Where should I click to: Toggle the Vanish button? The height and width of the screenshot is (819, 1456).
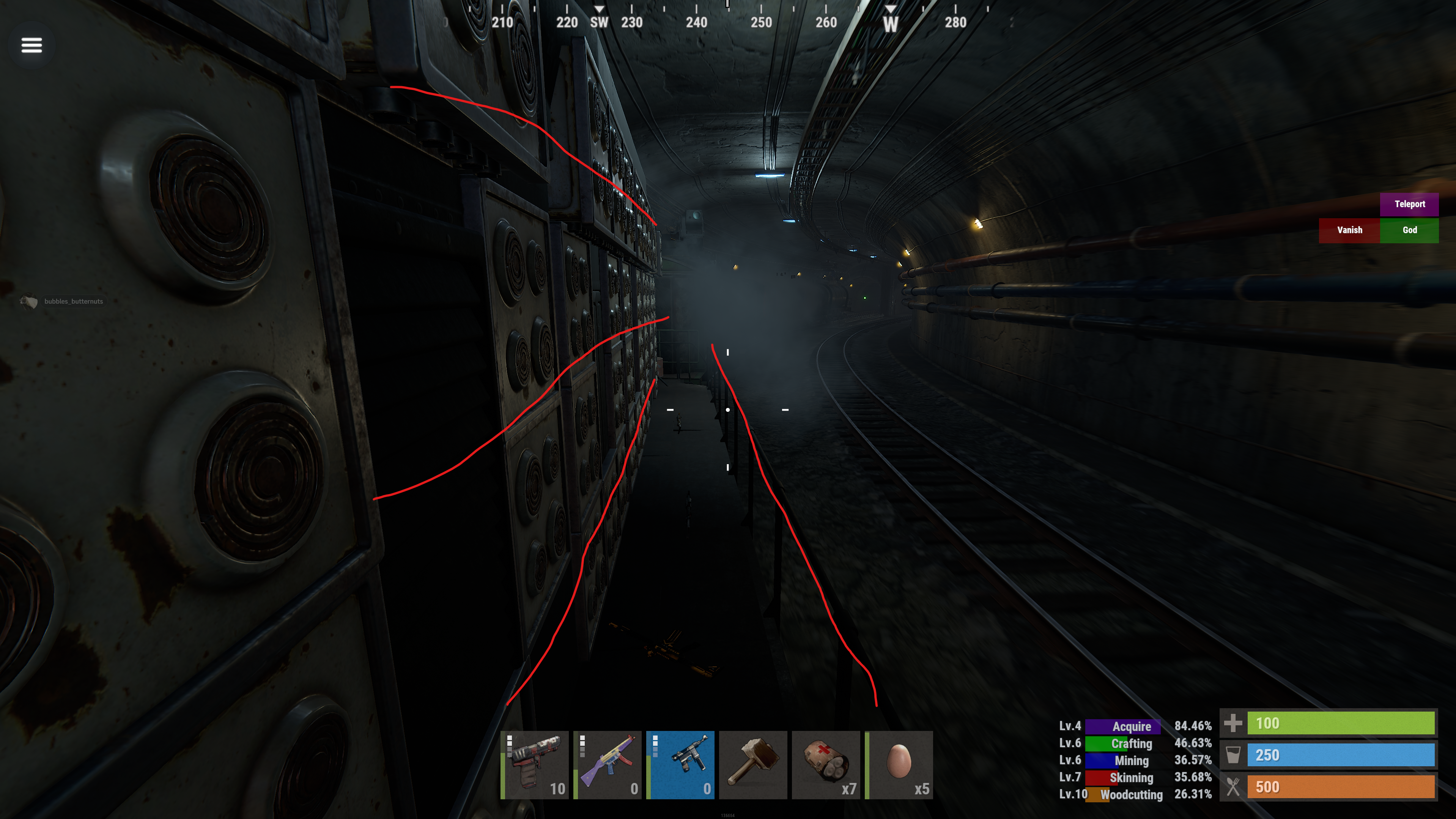(x=1349, y=230)
